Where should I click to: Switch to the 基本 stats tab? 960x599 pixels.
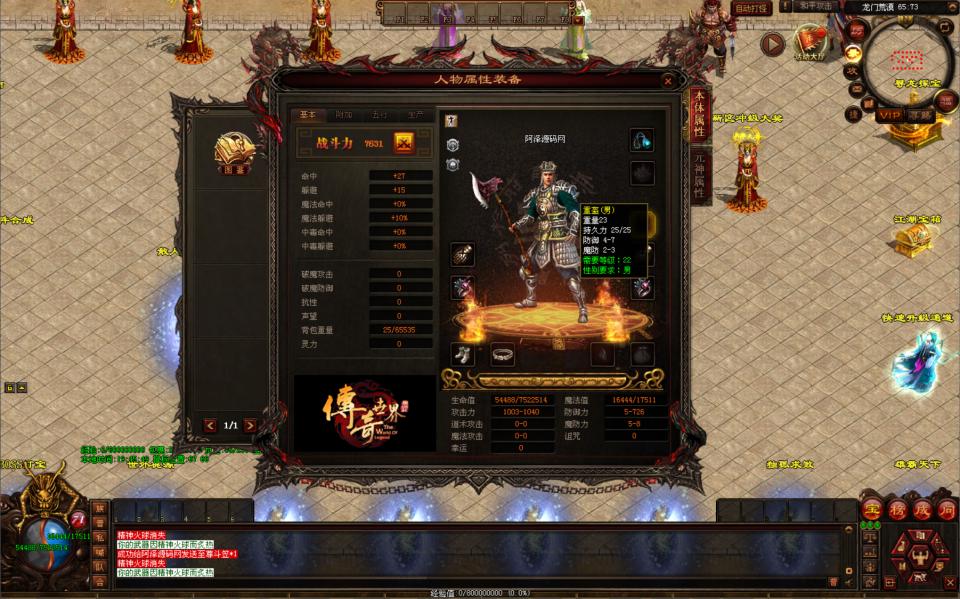click(x=307, y=115)
